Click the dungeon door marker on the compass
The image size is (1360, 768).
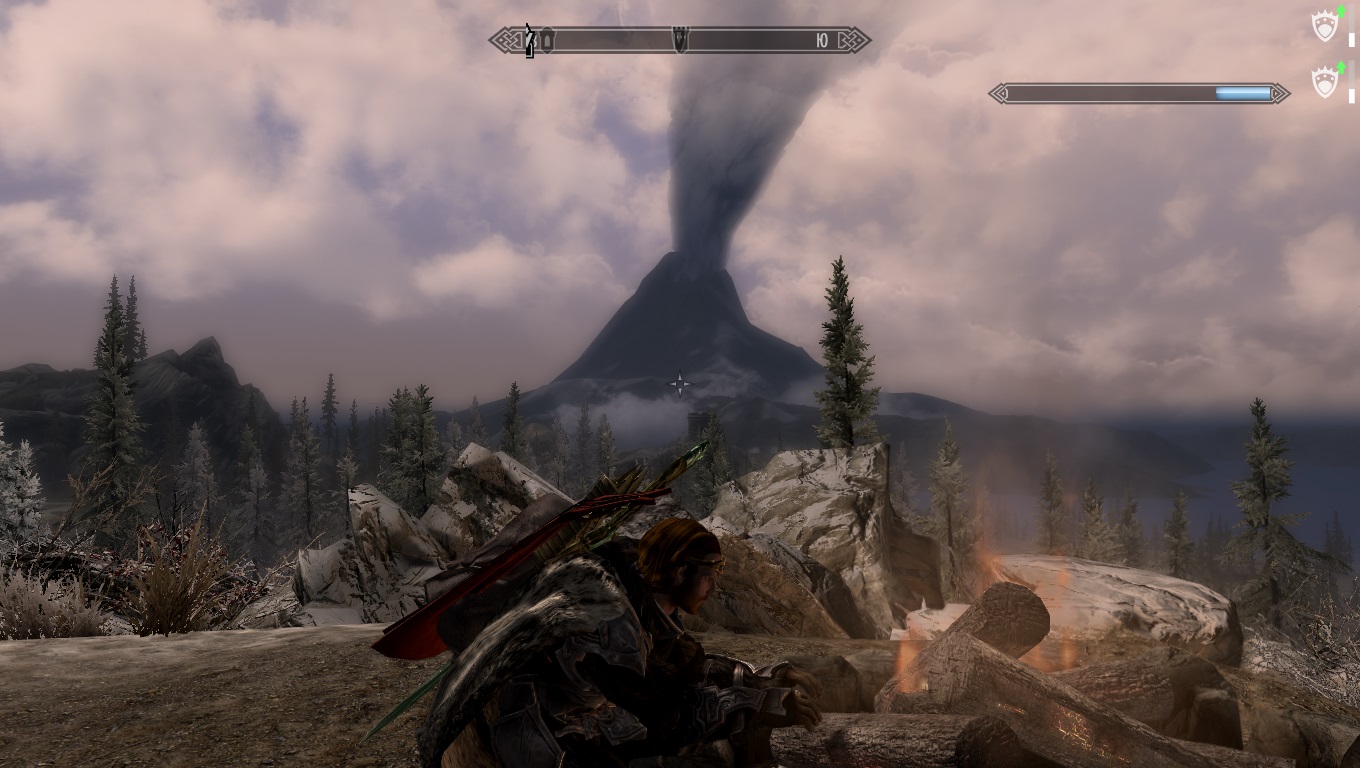pyautogui.click(x=548, y=38)
